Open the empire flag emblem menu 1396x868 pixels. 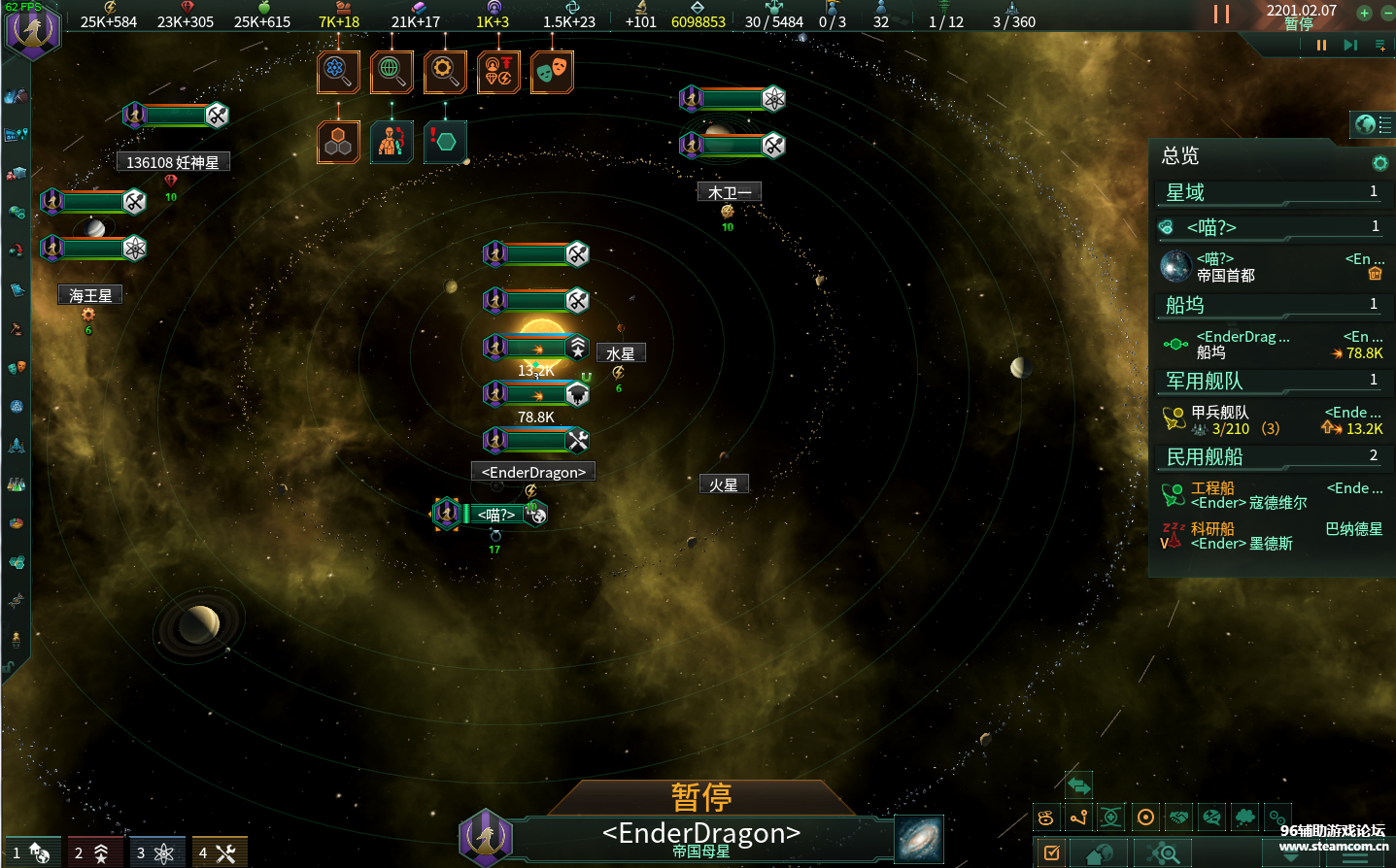click(x=33, y=29)
